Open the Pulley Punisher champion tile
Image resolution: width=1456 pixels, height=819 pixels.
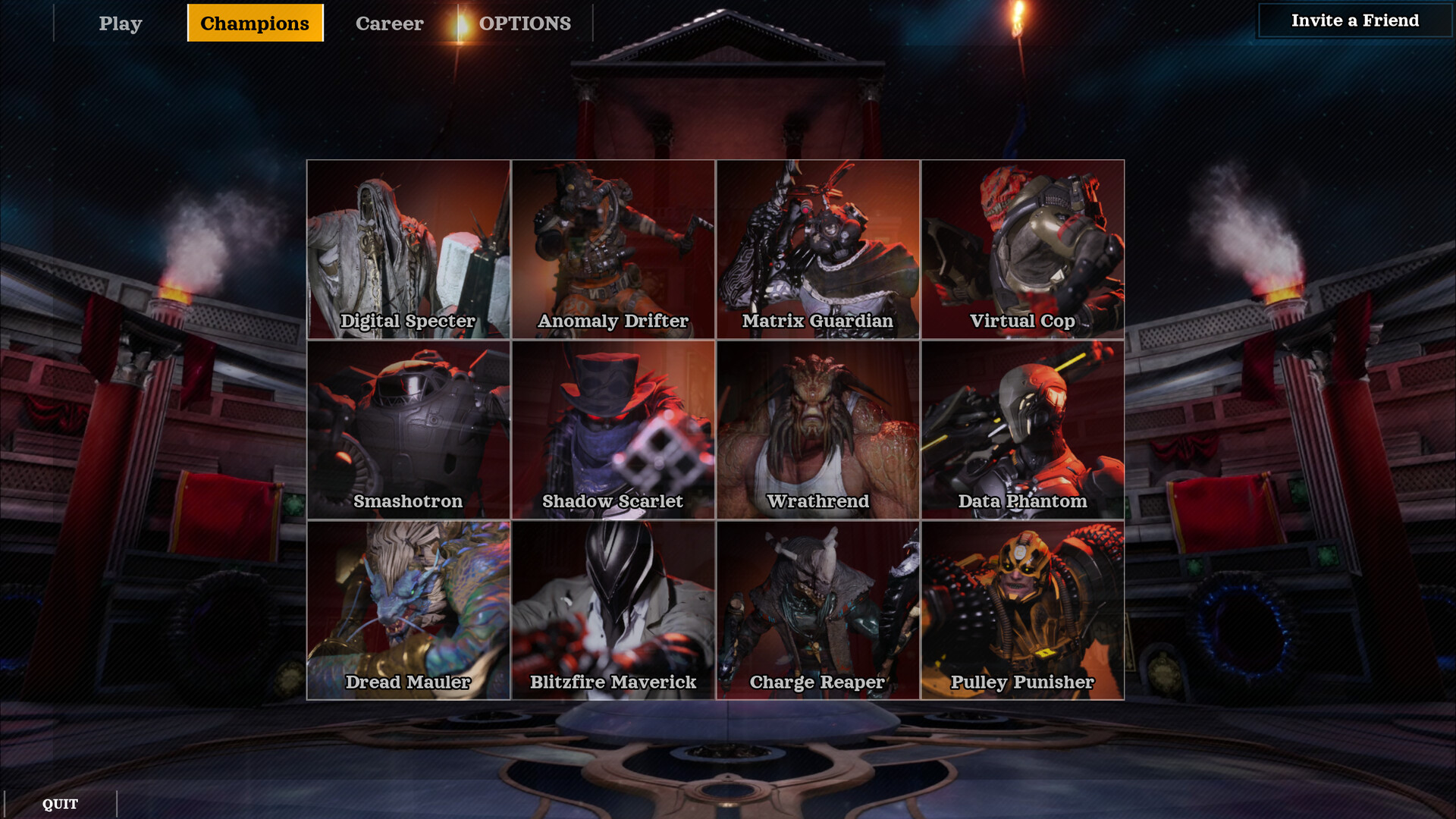point(1023,610)
